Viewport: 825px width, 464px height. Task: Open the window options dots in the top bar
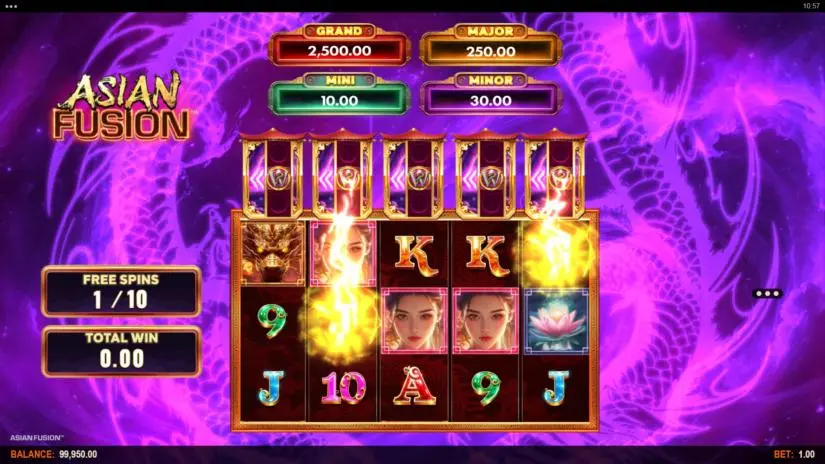12,5
